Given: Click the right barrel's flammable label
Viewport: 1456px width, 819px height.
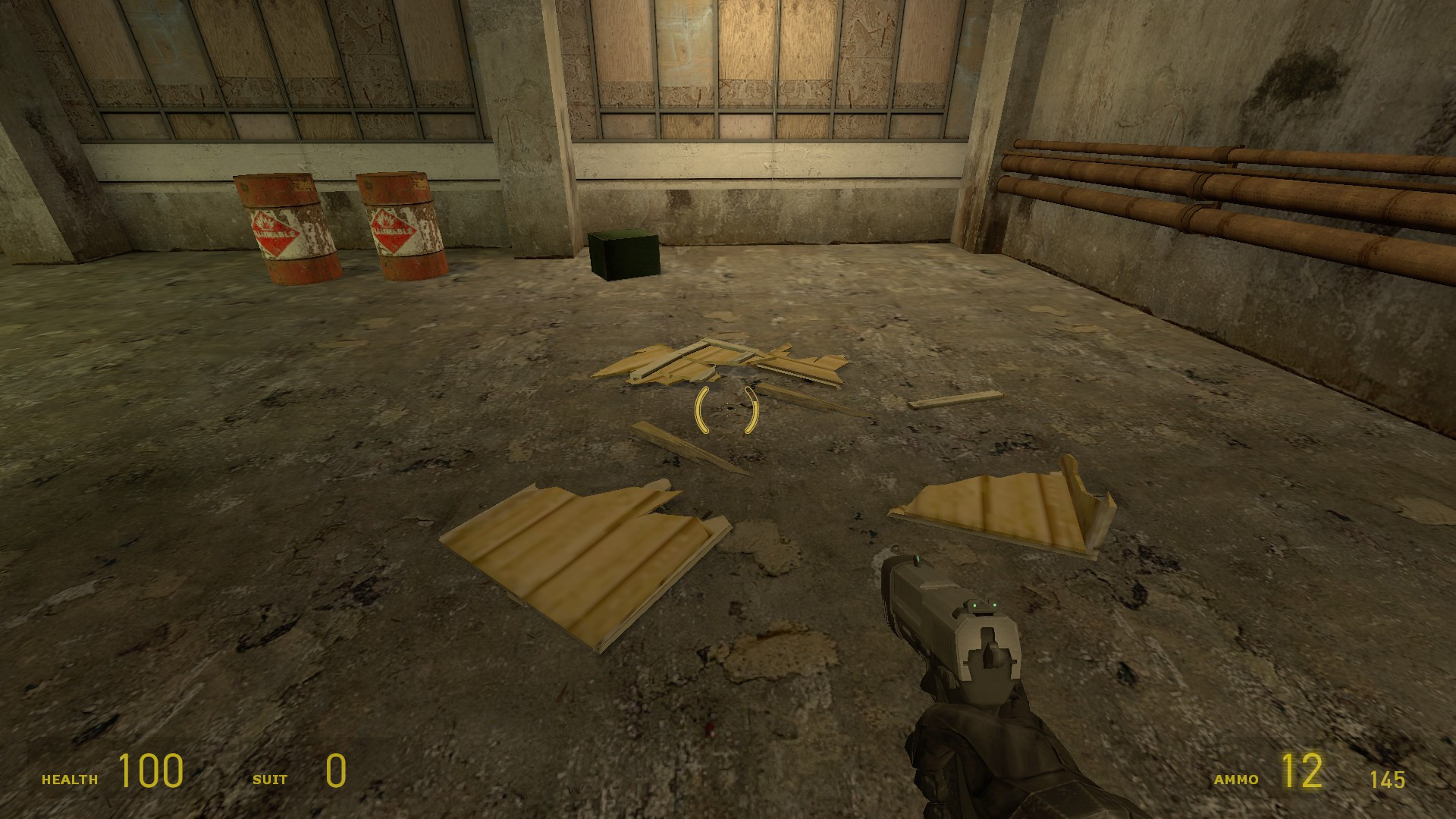Looking at the screenshot, I should (x=393, y=231).
